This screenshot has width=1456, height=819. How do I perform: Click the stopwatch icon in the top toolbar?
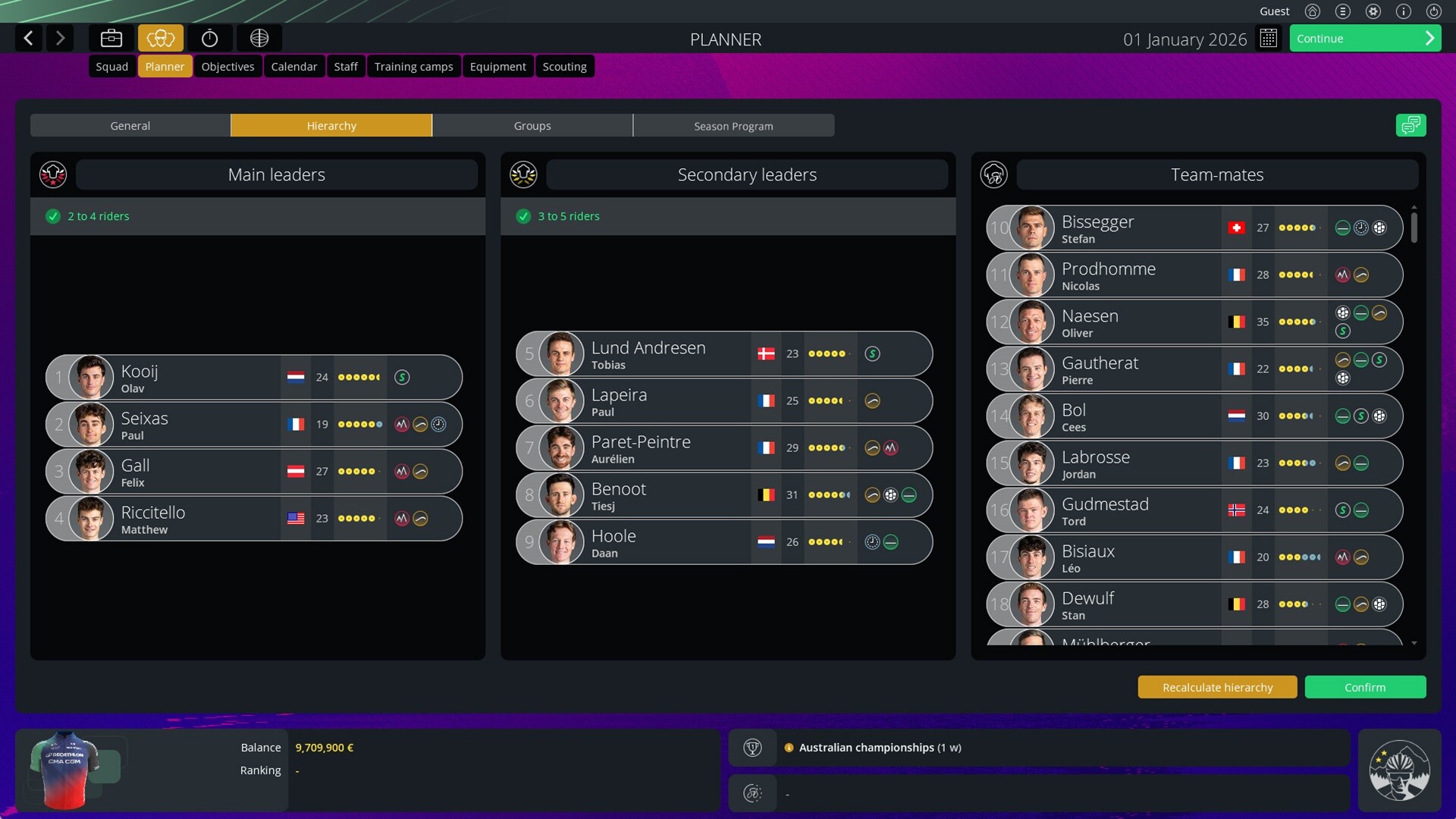210,38
